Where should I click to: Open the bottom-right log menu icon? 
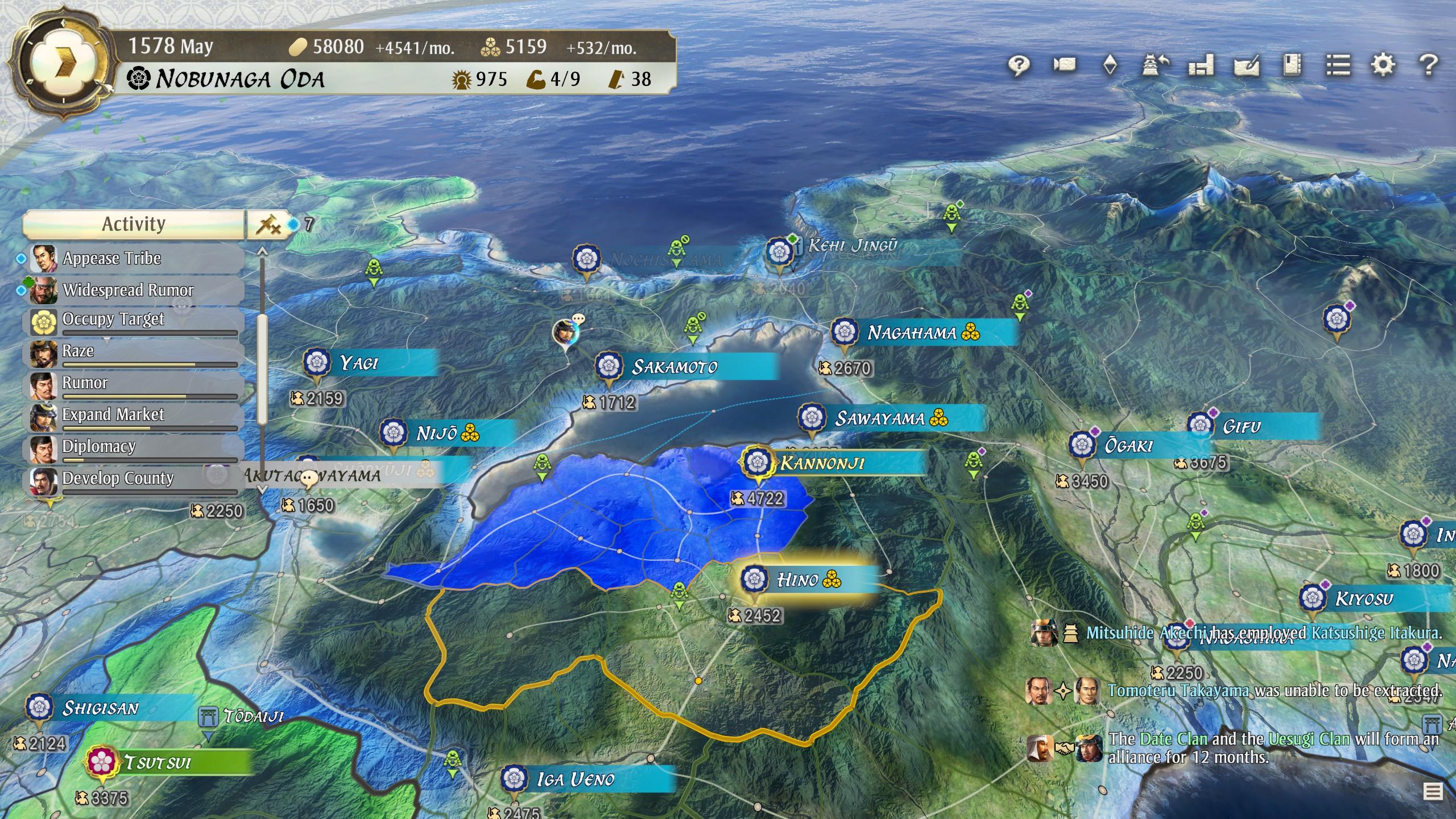click(1433, 791)
